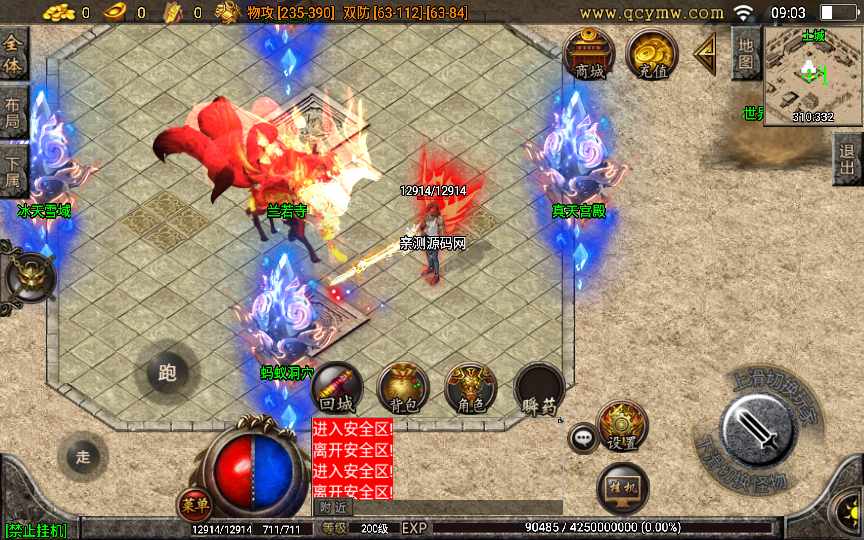Tap the golden helmet icon
This screenshot has height=540, width=864.
30,277
